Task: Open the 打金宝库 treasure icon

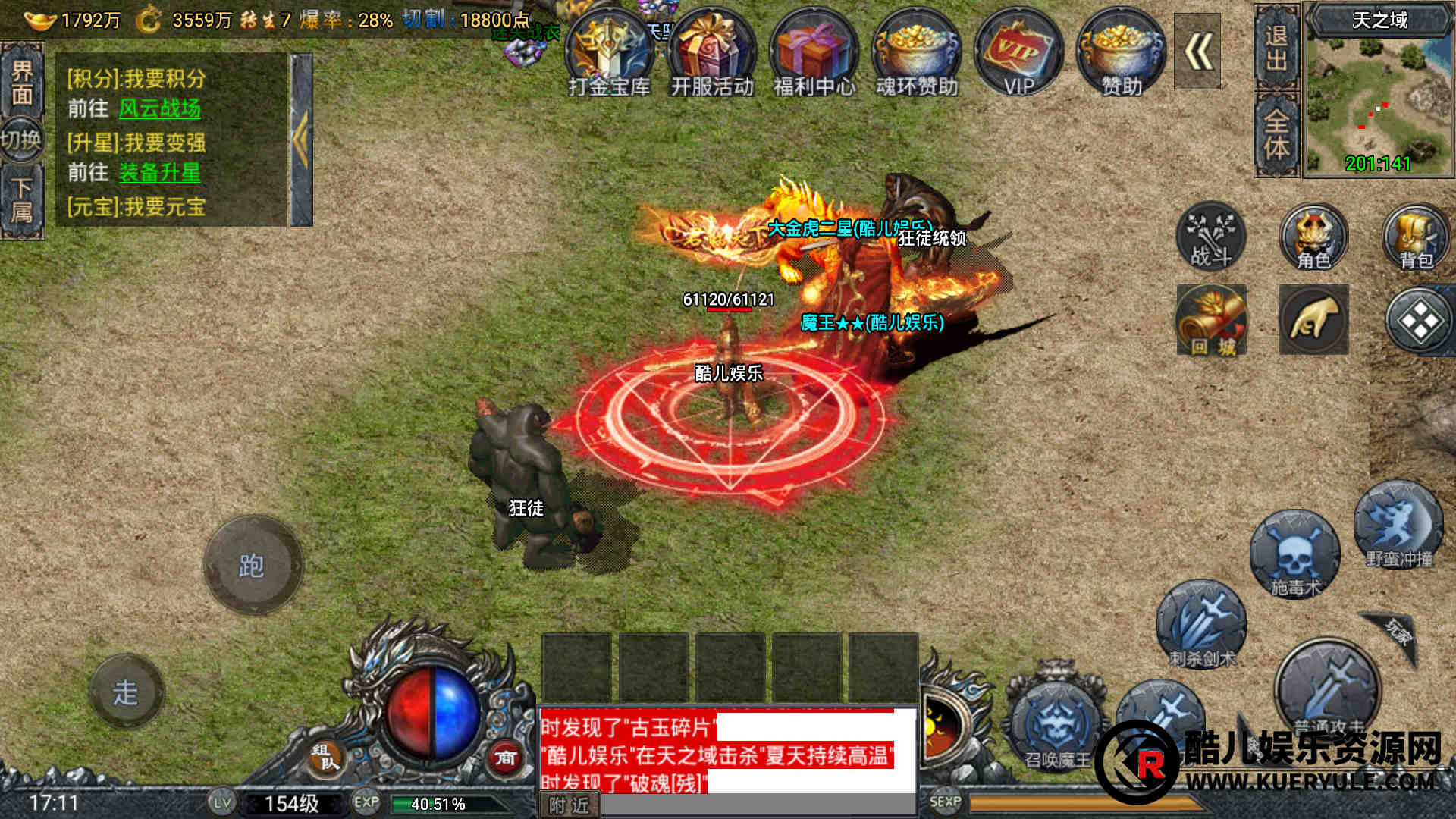Action: point(609,55)
